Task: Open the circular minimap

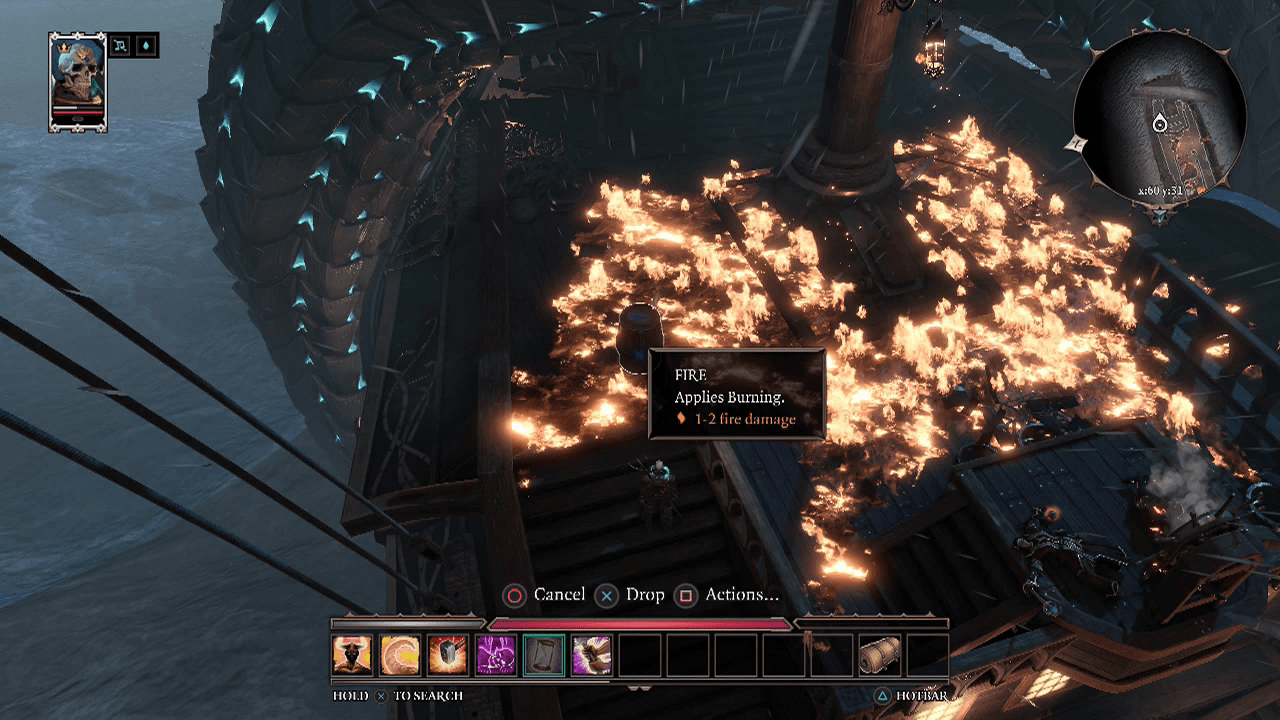Action: pyautogui.click(x=1160, y=117)
